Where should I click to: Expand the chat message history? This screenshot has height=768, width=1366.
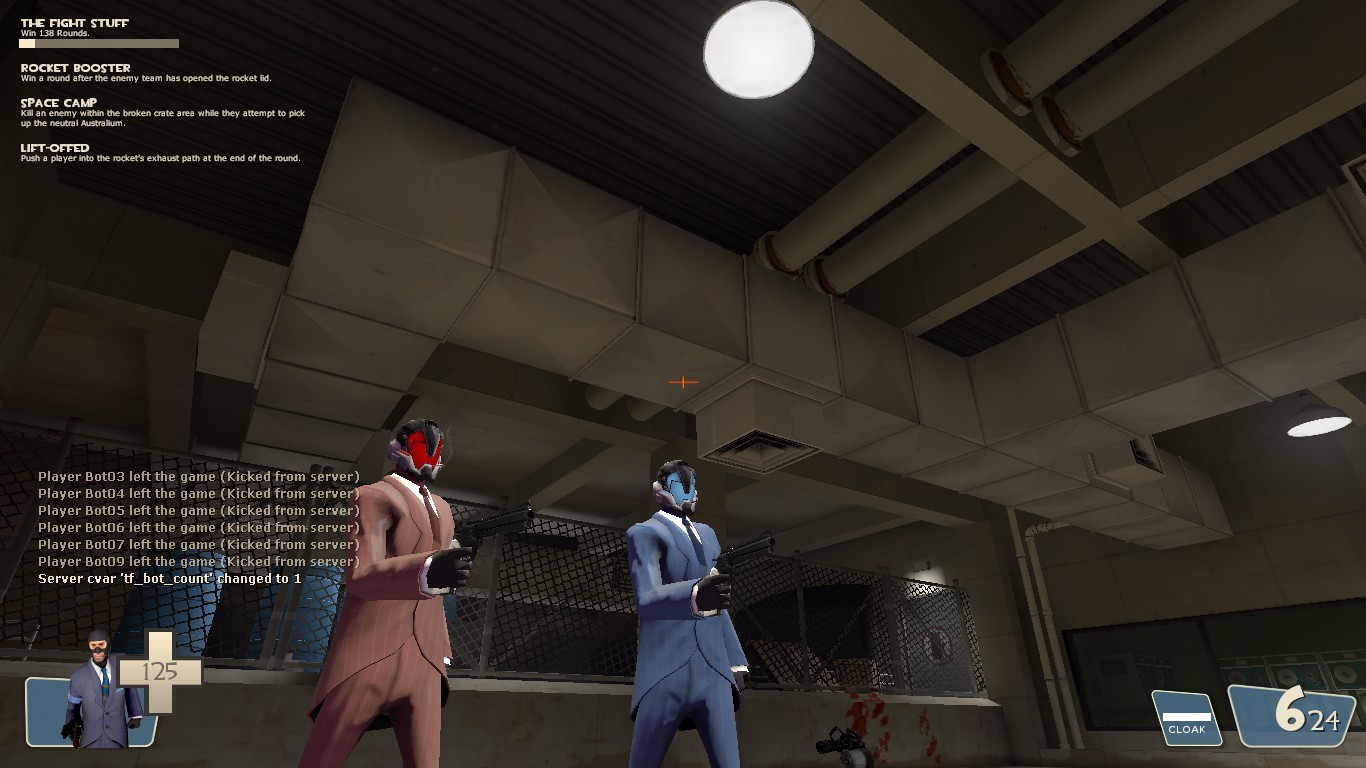pyautogui.click(x=200, y=527)
